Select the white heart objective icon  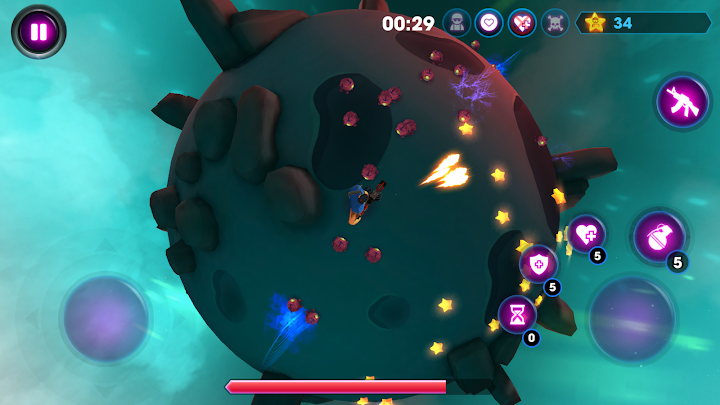(489, 22)
